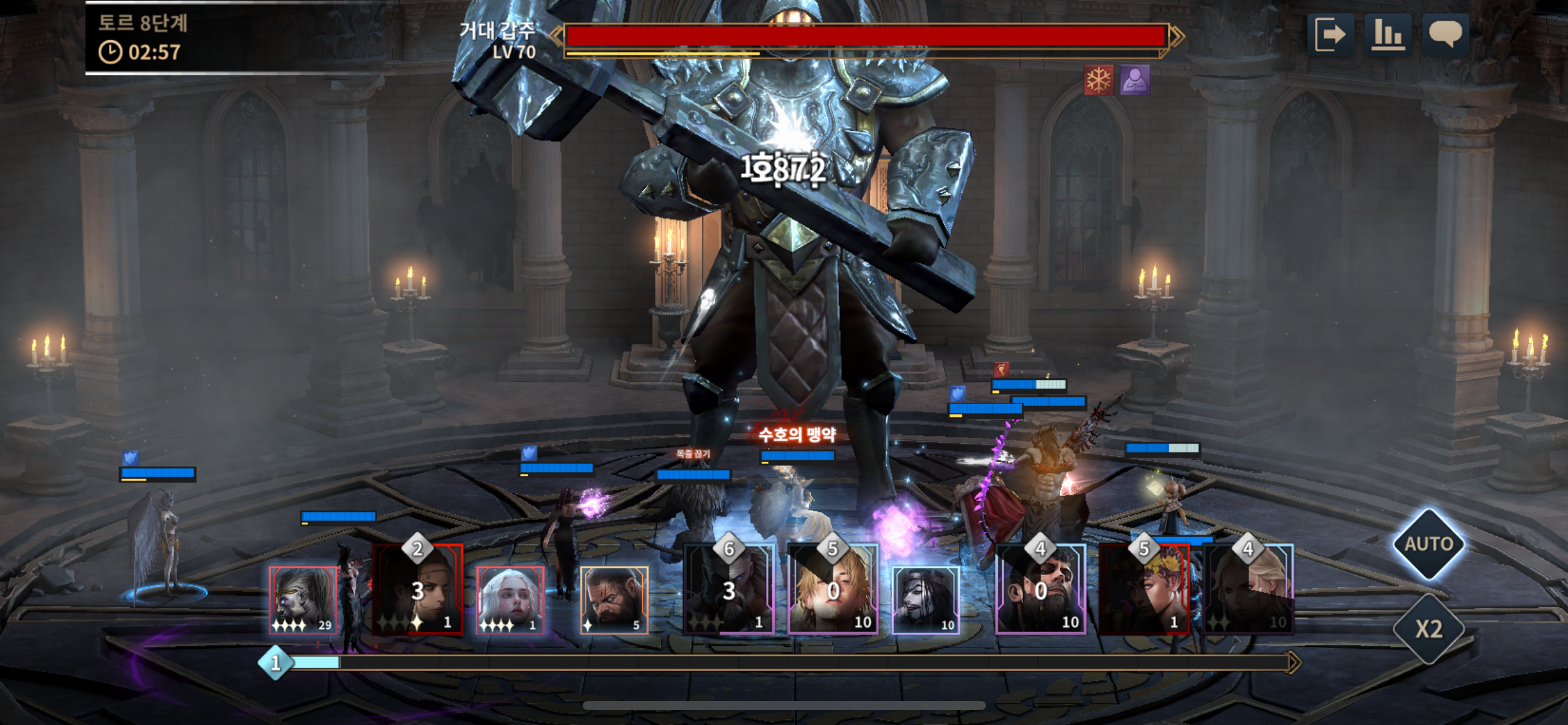Select the white-haired girl hero card
The image size is (1568, 725).
[510, 600]
